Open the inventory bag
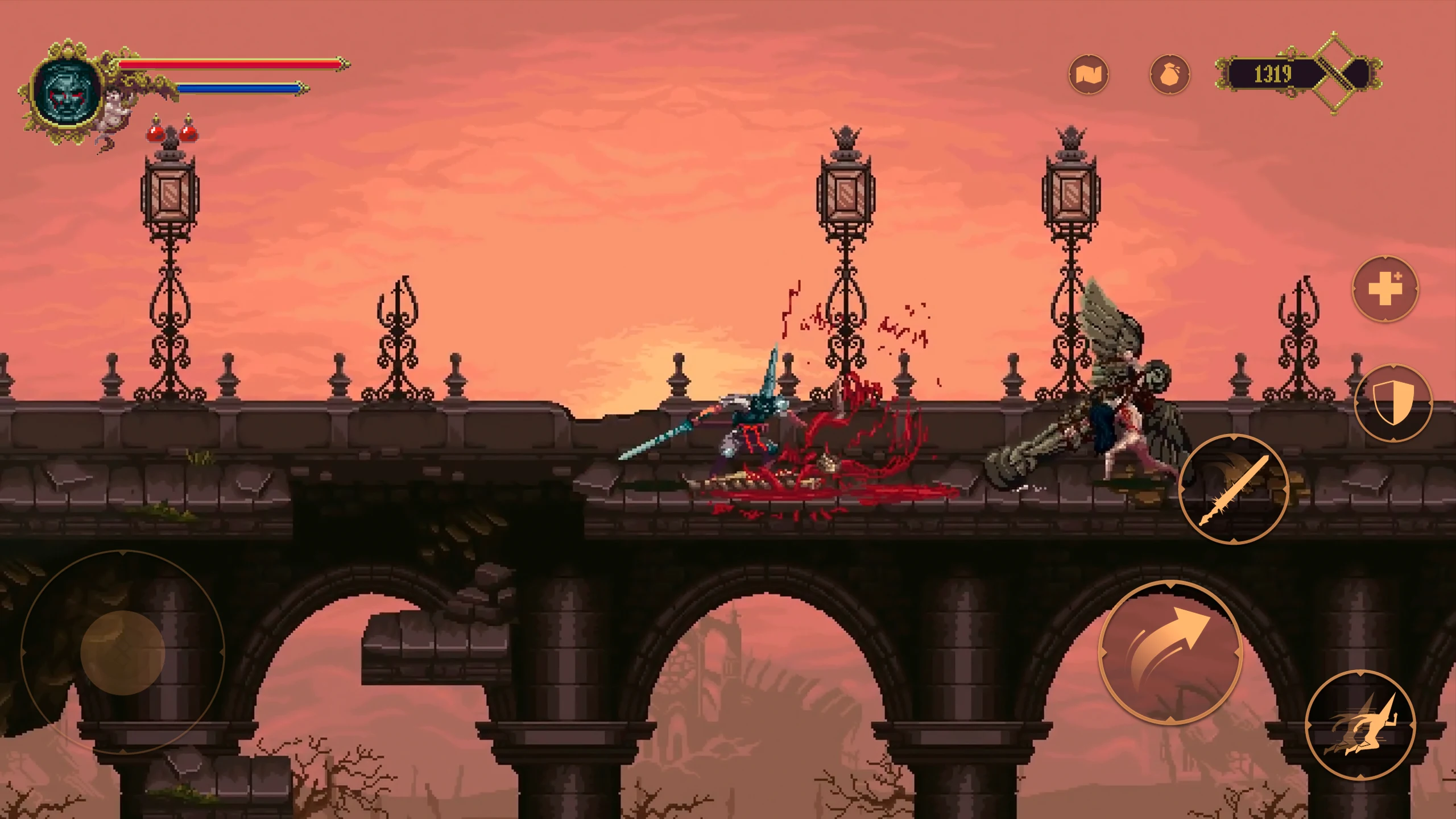This screenshot has width=1456, height=819. point(1169,75)
